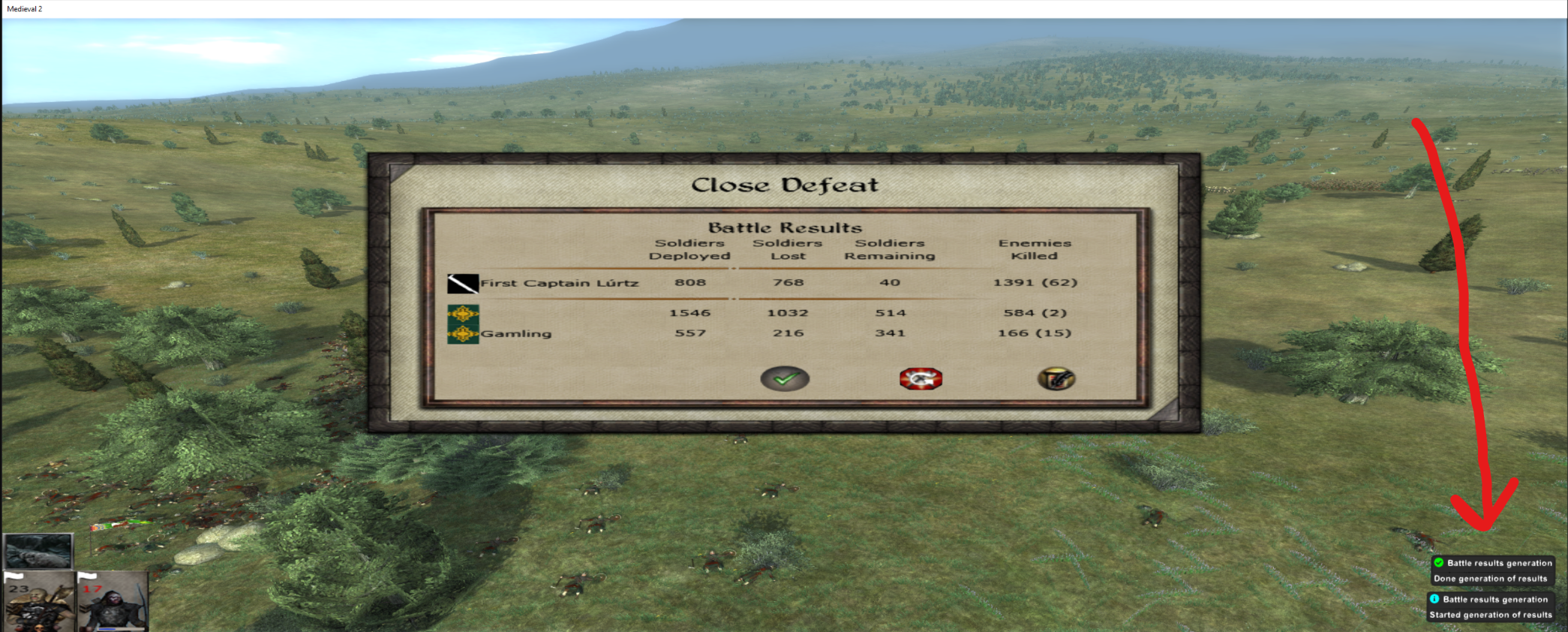1568x632 pixels.
Task: Select the archer unit card showing 17
Action: pyautogui.click(x=113, y=602)
